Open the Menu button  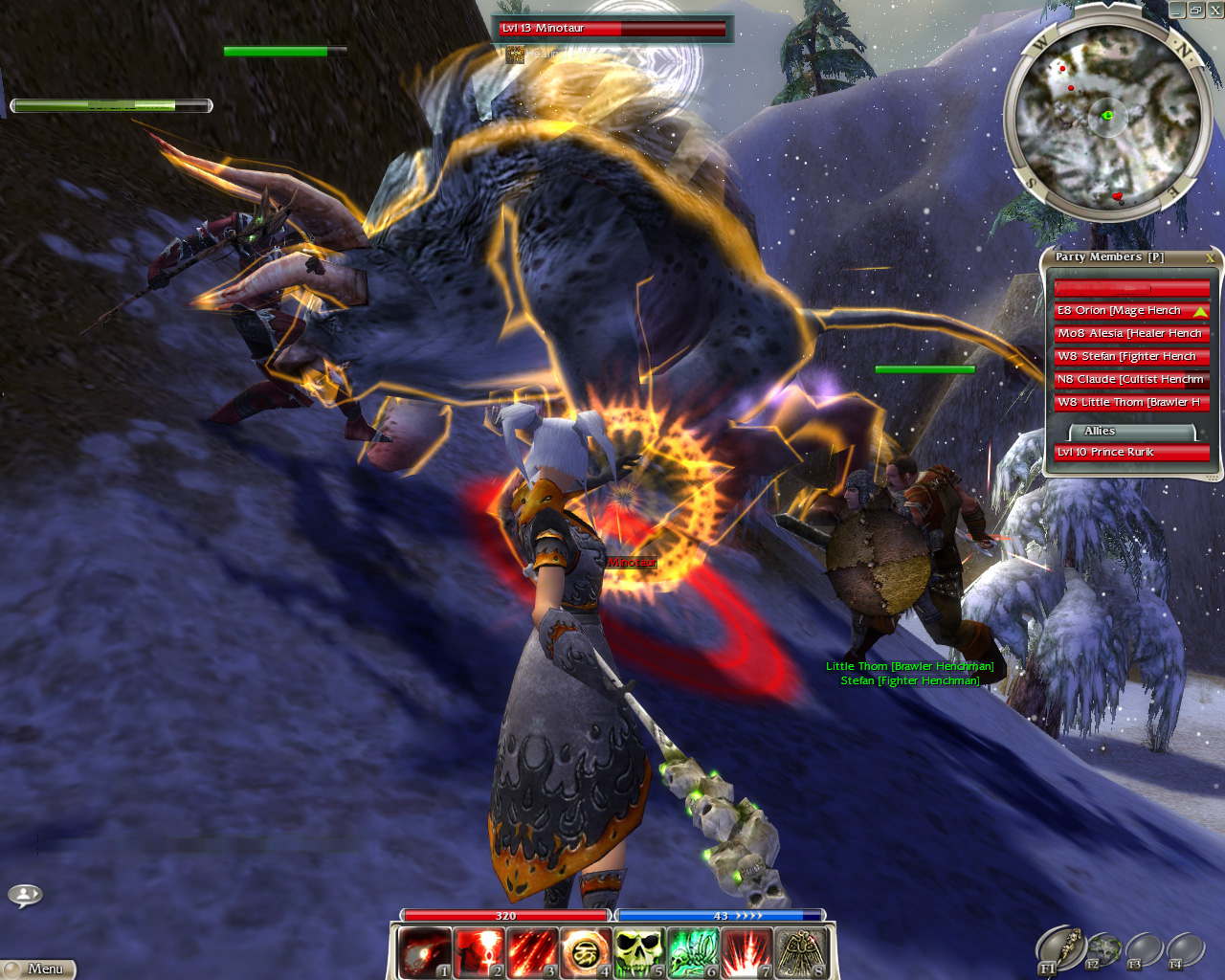click(38, 969)
